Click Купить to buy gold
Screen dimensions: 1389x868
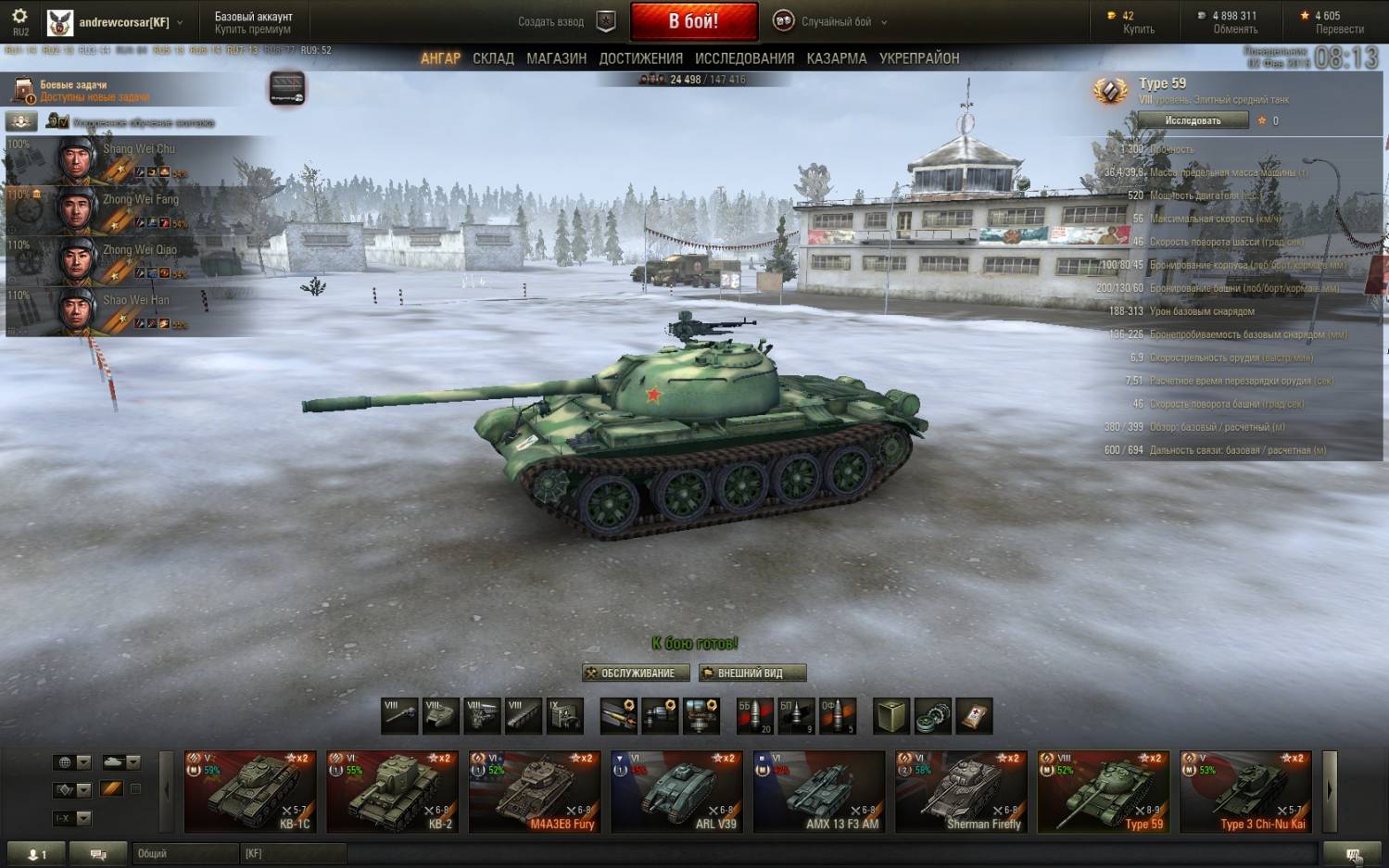click(1138, 30)
